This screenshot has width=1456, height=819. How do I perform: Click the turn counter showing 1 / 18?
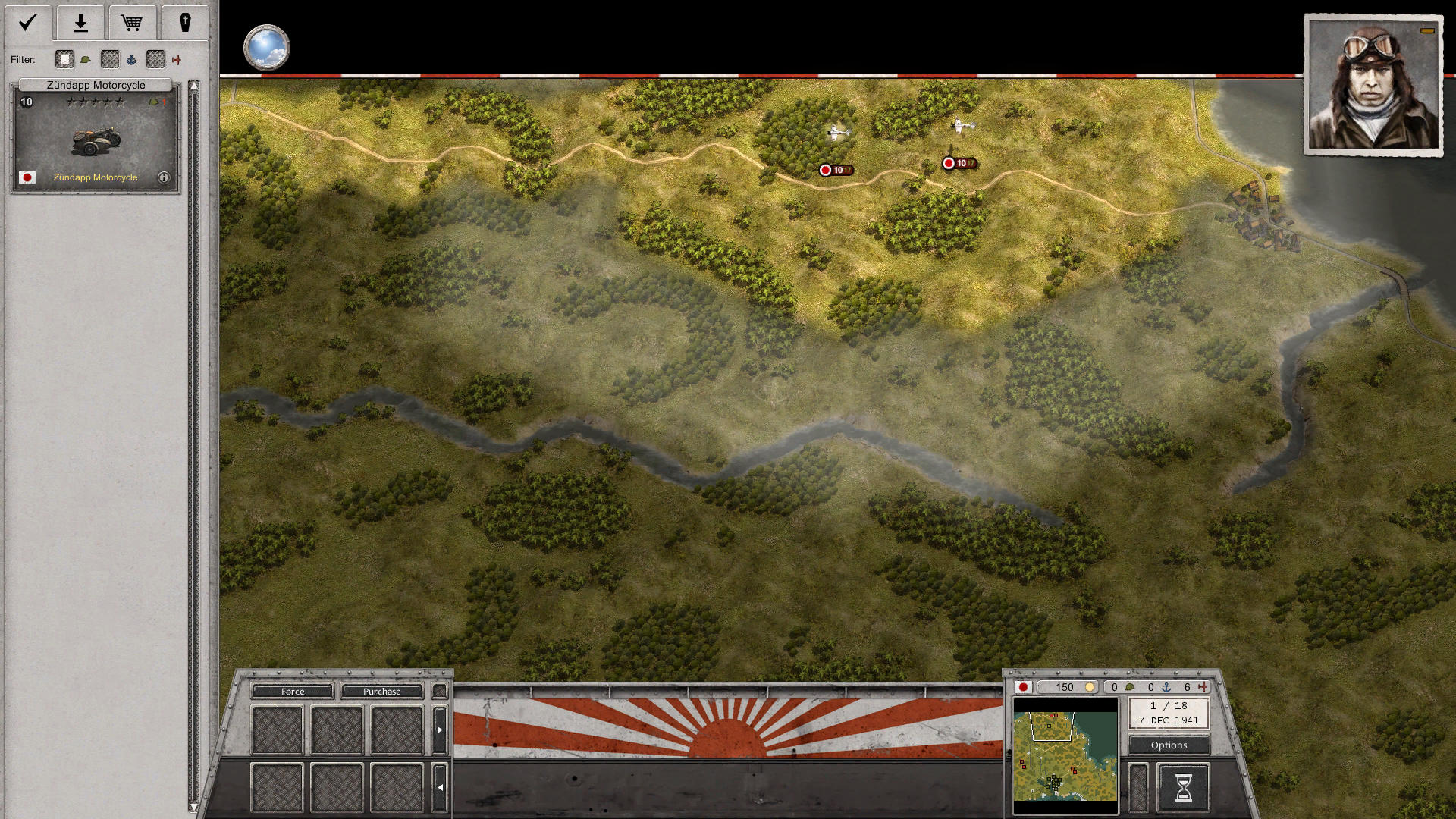coord(1168,707)
